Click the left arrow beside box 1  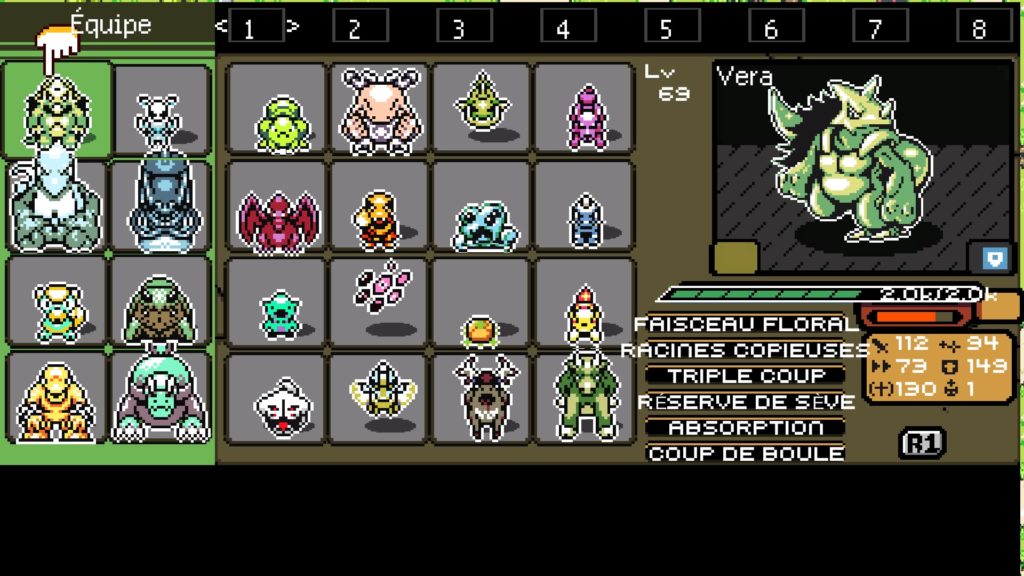221,26
